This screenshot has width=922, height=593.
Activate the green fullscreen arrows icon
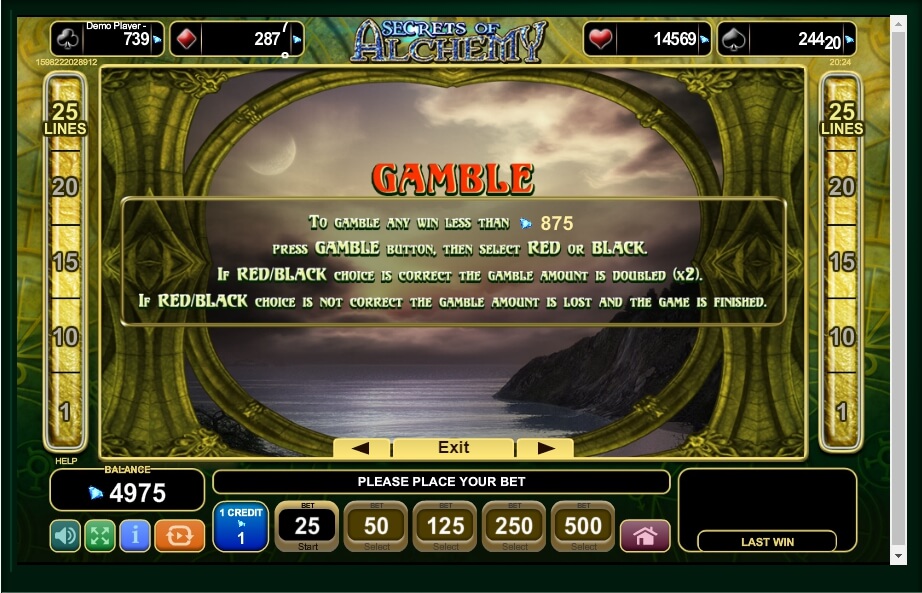pos(99,535)
